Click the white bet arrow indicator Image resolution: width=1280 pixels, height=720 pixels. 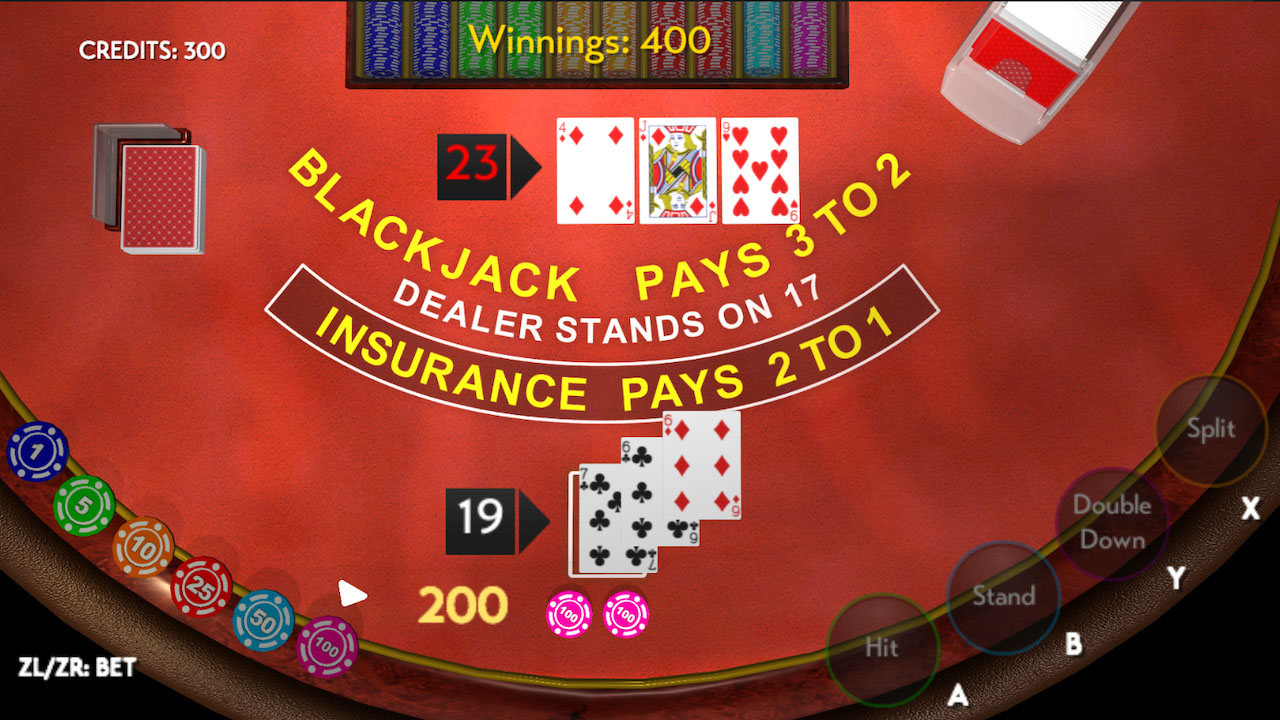coord(349,594)
